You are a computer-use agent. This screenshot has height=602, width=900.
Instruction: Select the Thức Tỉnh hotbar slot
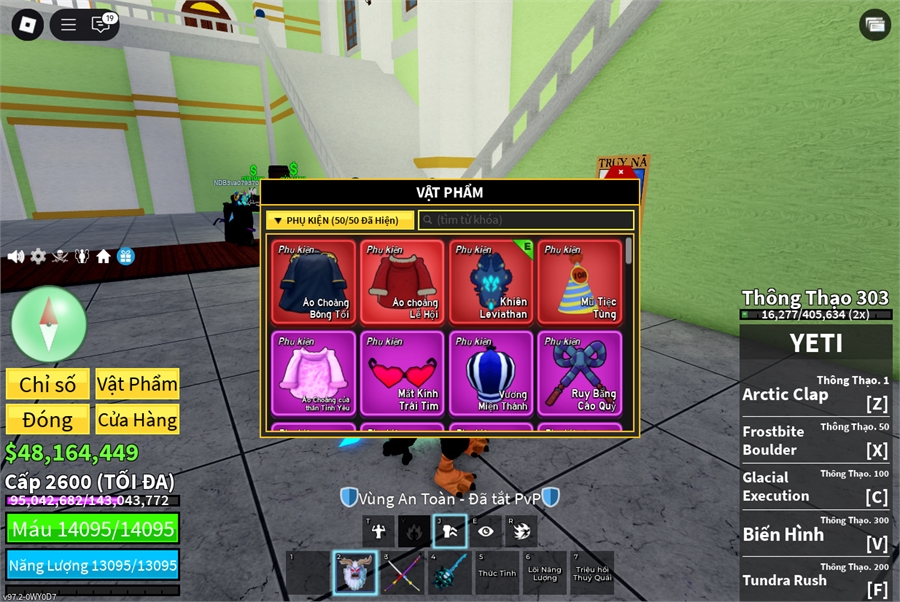pos(497,572)
